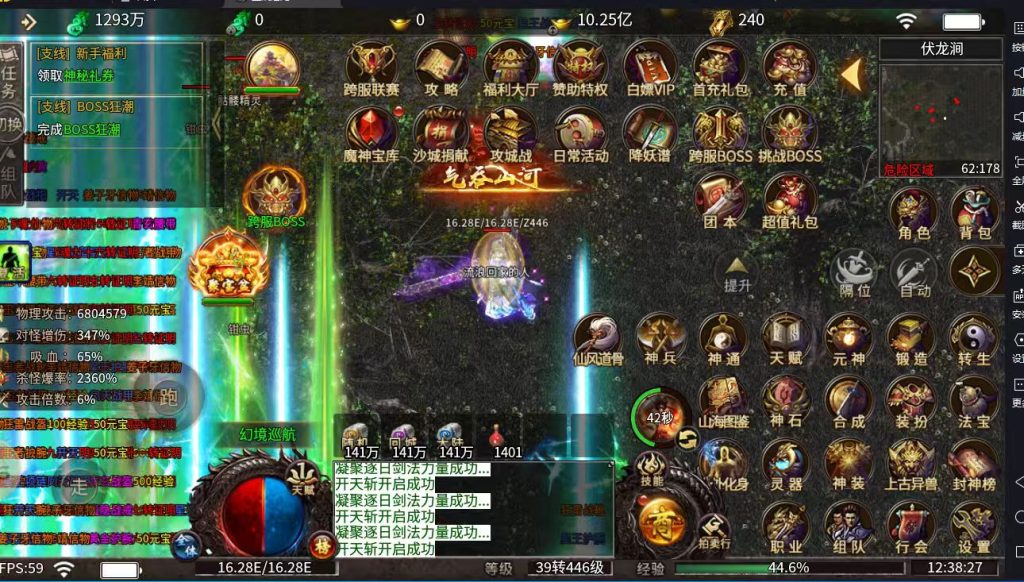This screenshot has height=582, width=1024.
Task: Open the 转生 rebirth menu
Action: click(974, 338)
